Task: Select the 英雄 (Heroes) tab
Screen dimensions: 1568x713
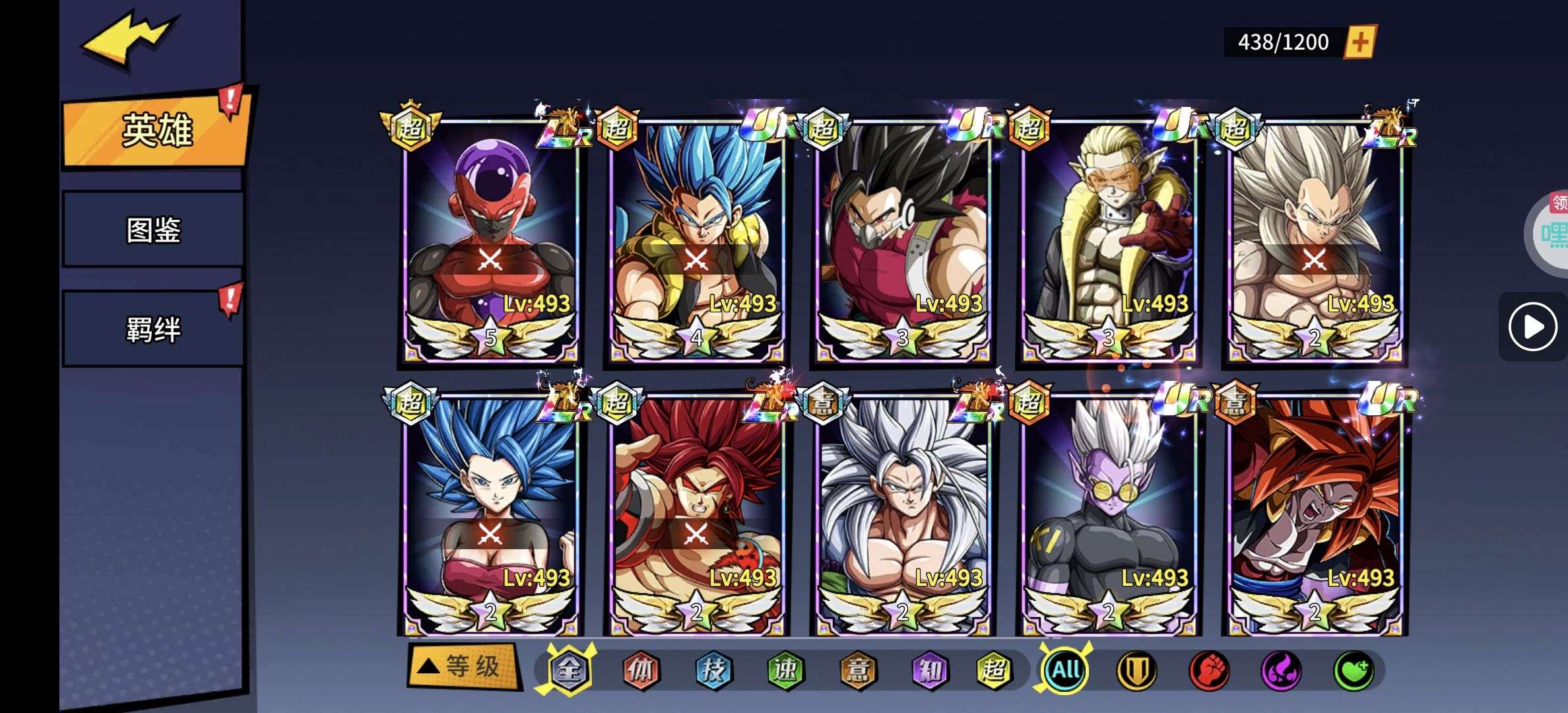Action: point(156,129)
